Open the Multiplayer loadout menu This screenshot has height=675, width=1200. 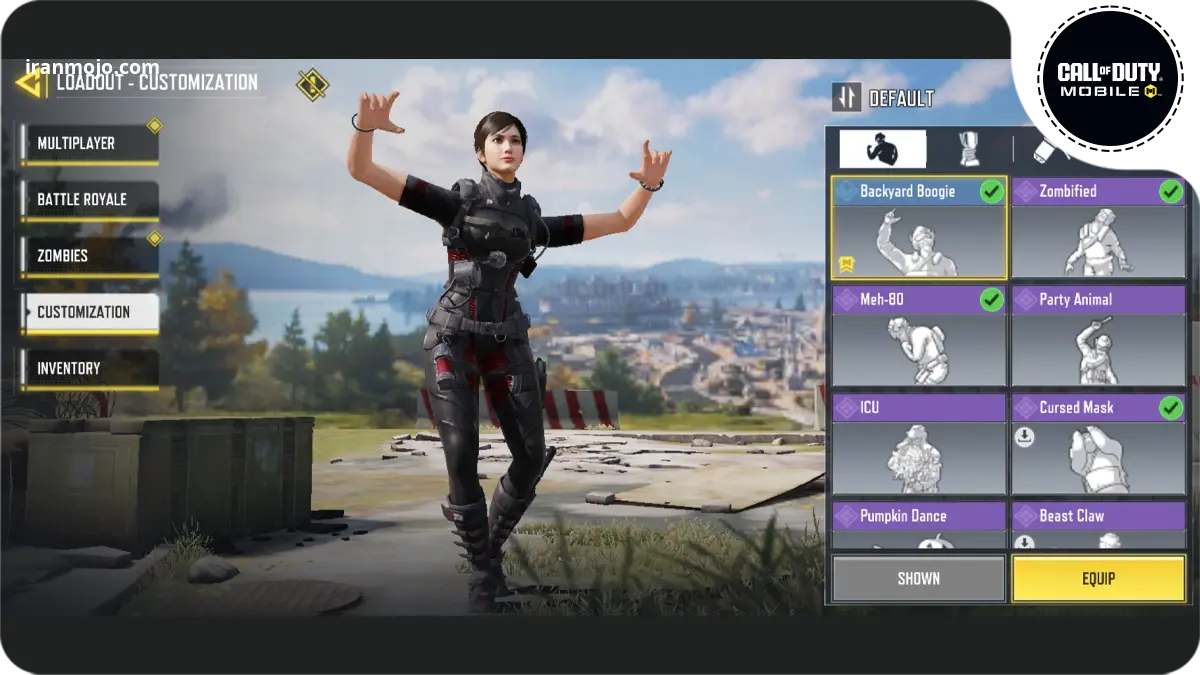click(x=89, y=144)
